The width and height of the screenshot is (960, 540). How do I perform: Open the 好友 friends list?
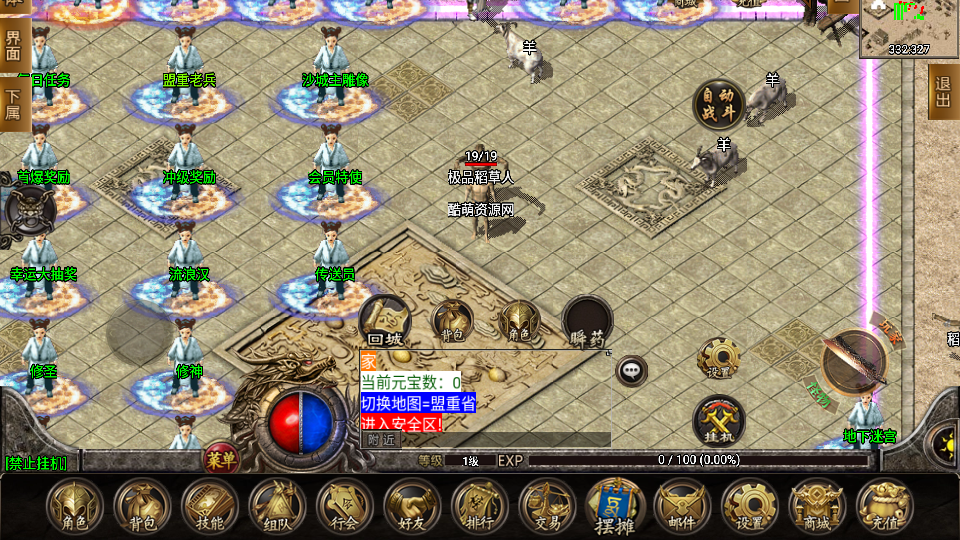coord(411,505)
